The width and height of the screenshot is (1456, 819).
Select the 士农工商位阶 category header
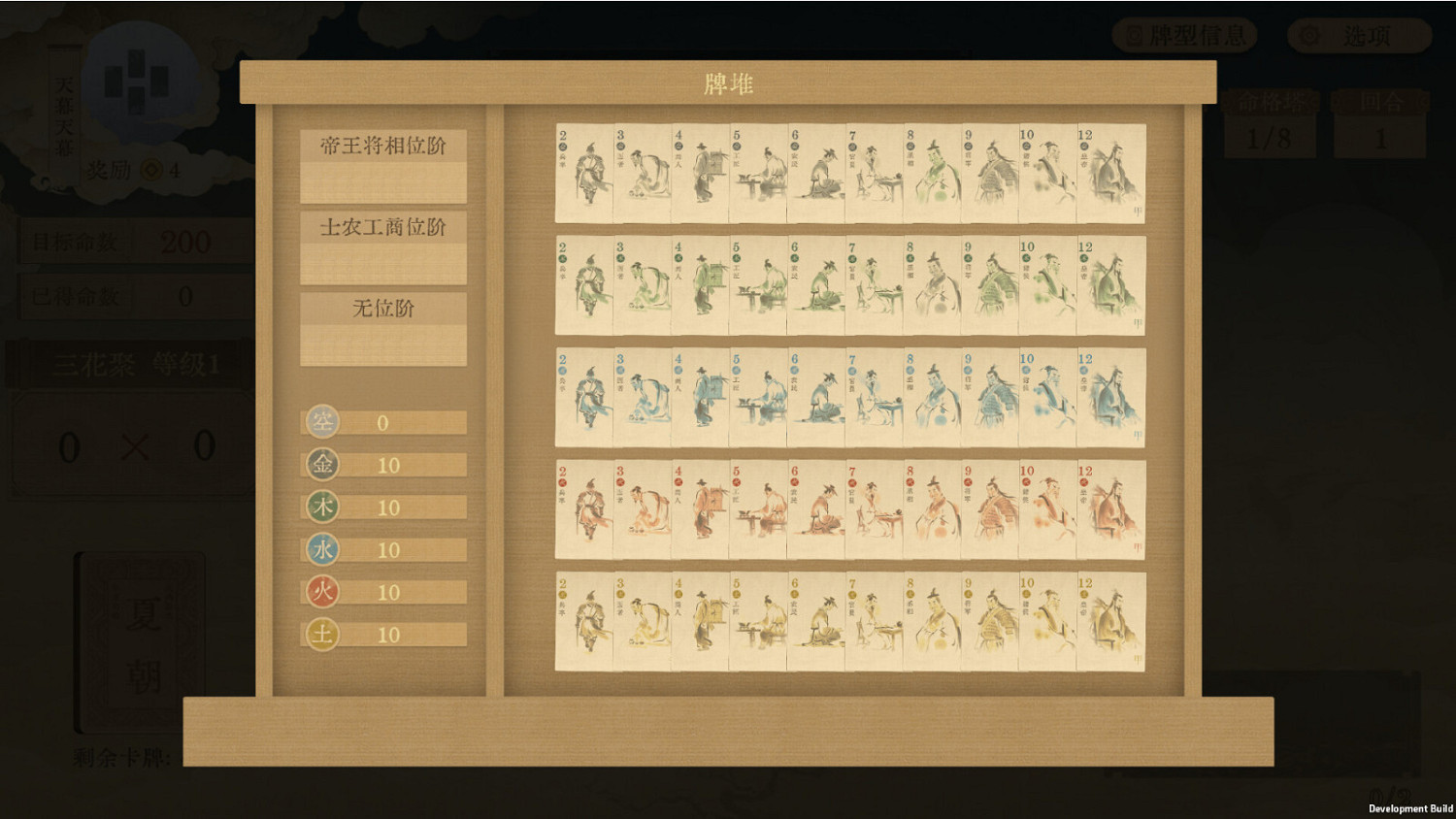(382, 225)
